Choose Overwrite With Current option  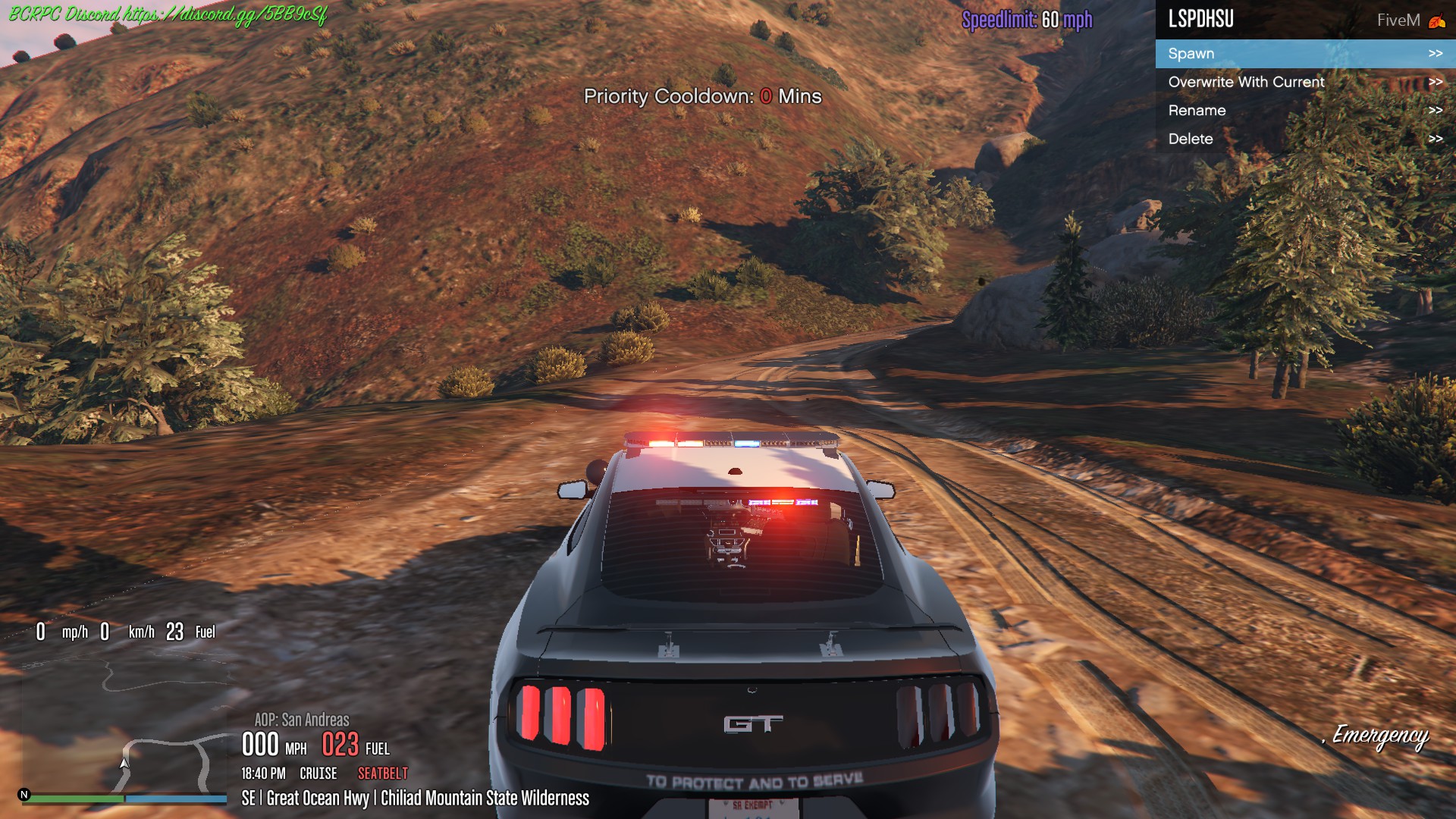pos(1304,82)
